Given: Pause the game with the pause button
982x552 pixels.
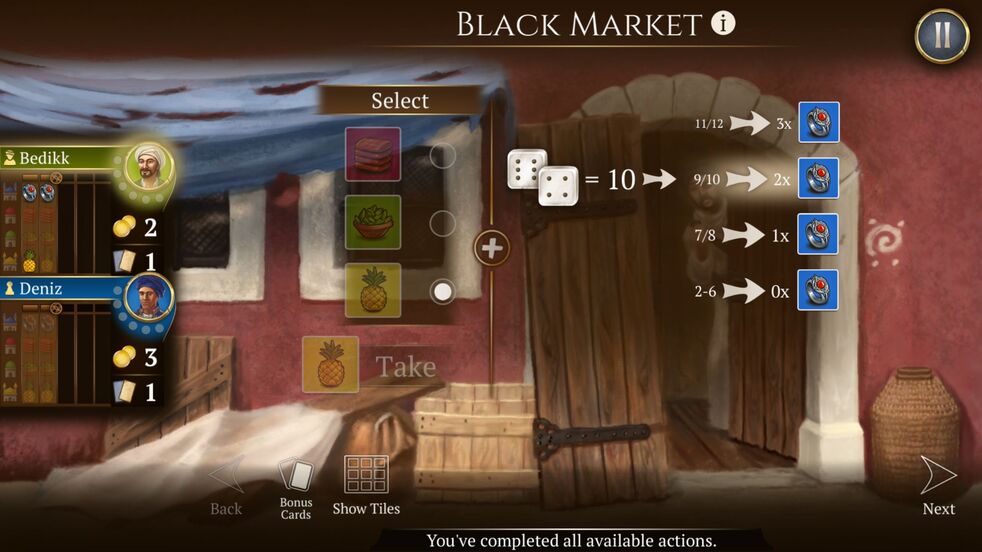Looking at the screenshot, I should (x=941, y=36).
